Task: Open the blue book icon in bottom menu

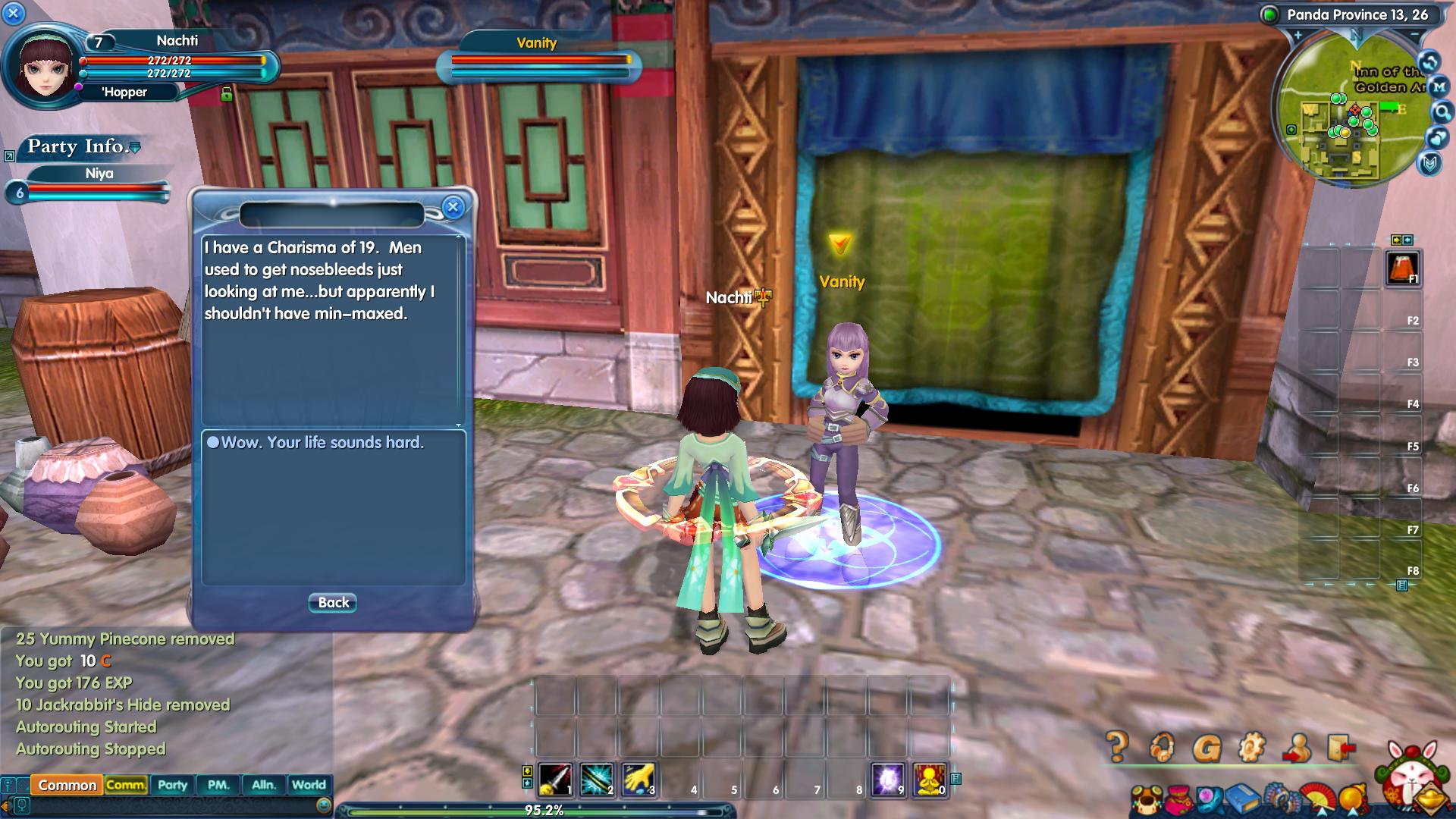Action: point(1240,799)
